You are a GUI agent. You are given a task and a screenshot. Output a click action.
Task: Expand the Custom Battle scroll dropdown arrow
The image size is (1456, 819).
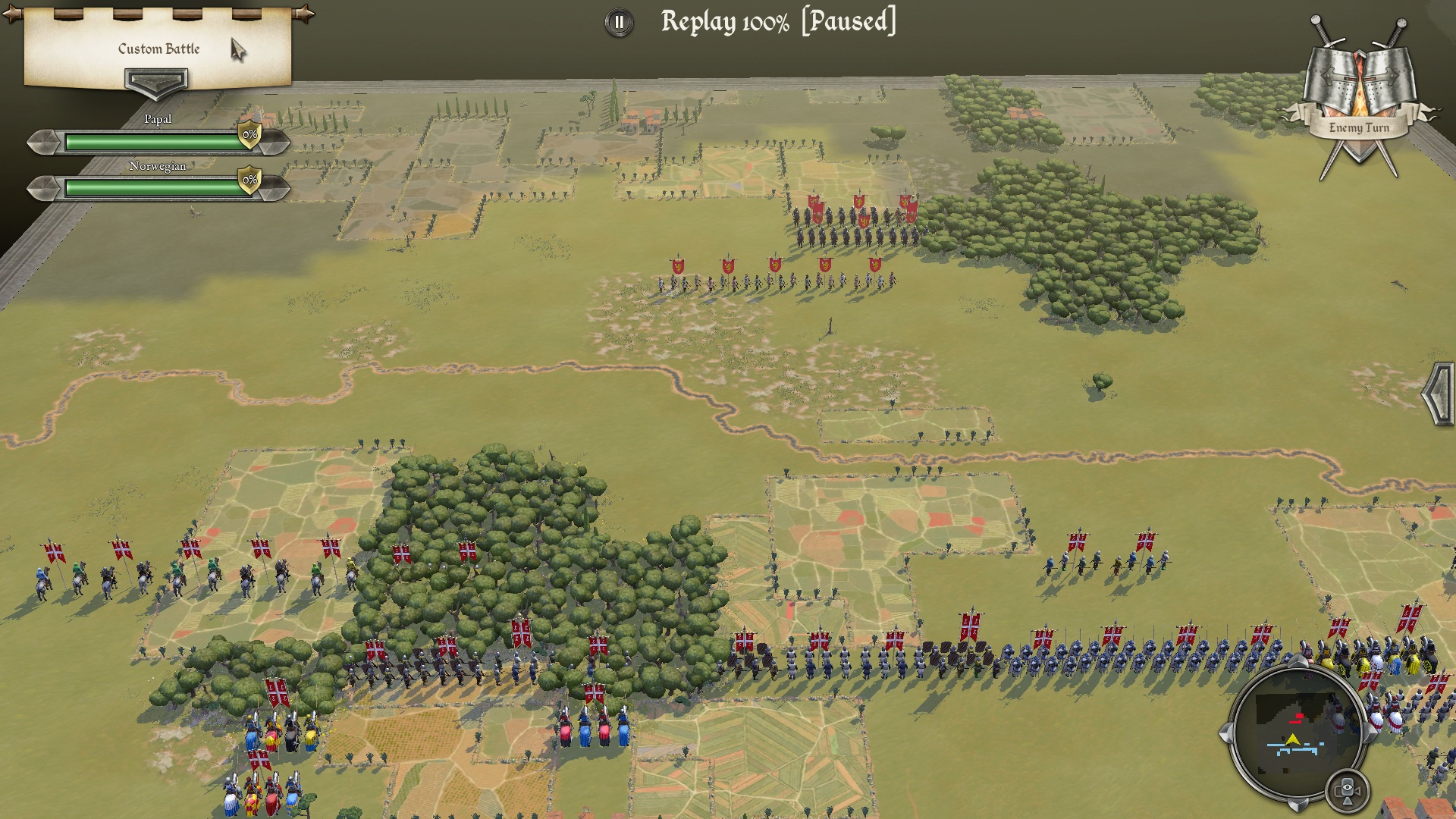pos(156,80)
